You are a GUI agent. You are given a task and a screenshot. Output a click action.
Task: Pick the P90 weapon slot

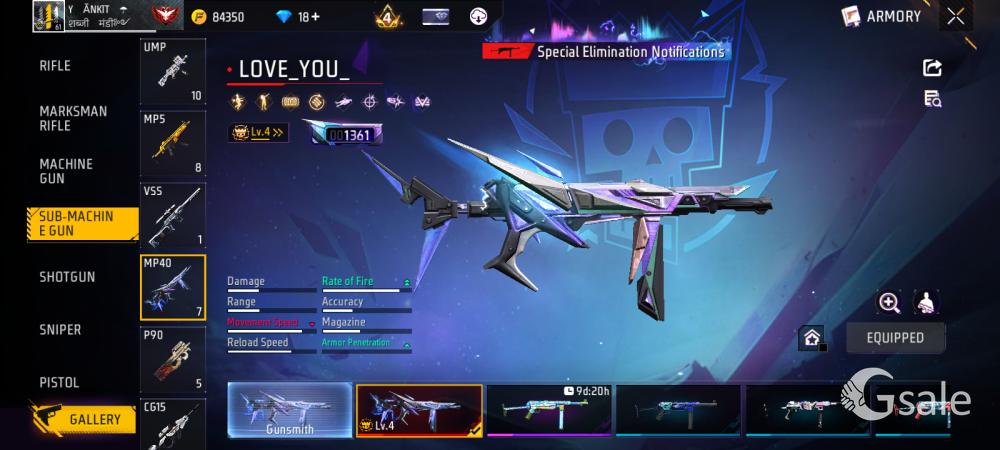pyautogui.click(x=173, y=359)
